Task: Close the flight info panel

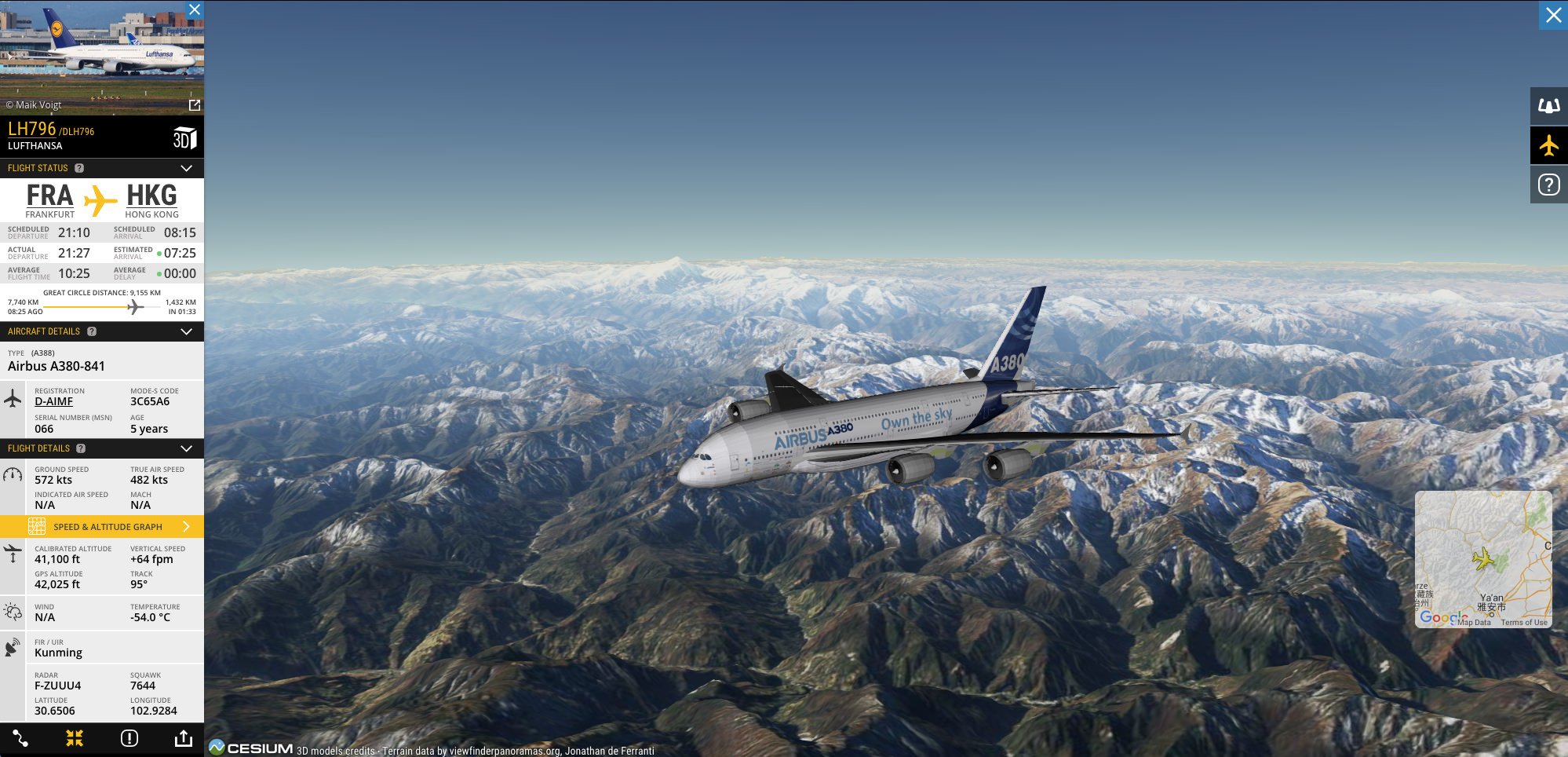Action: click(195, 9)
